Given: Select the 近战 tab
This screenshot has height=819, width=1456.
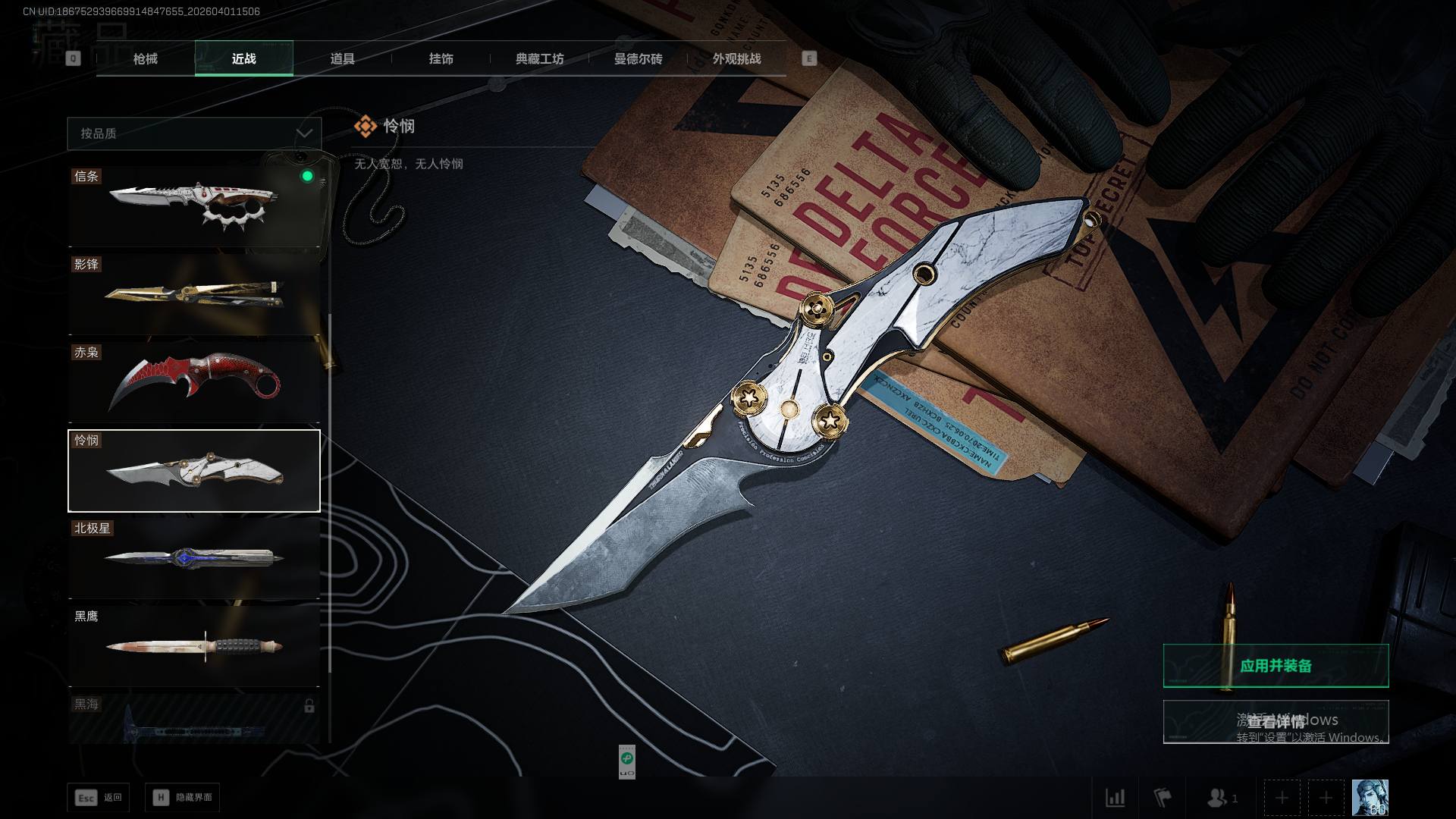Looking at the screenshot, I should pyautogui.click(x=243, y=59).
